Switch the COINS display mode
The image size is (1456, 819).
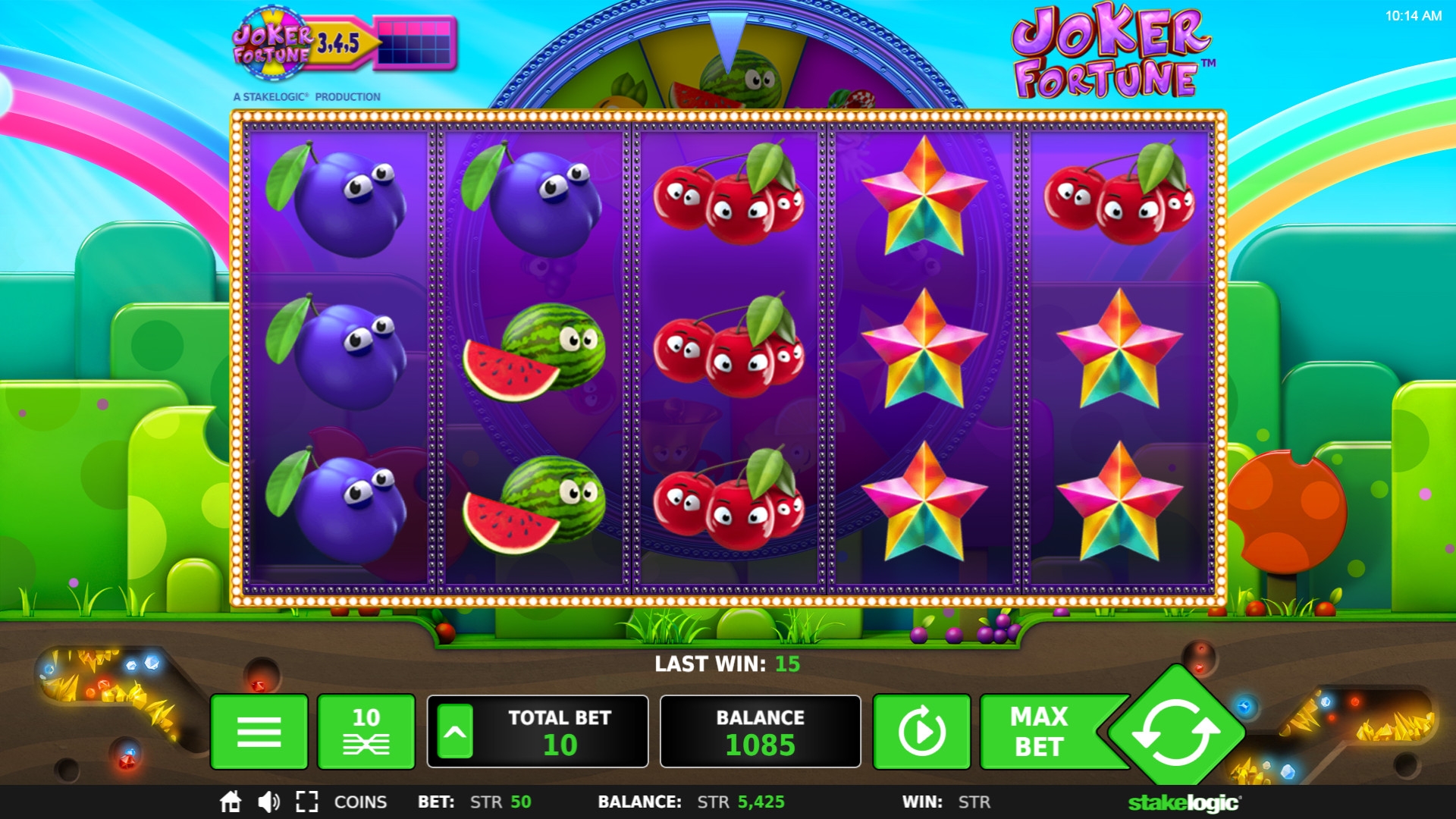pyautogui.click(x=360, y=802)
